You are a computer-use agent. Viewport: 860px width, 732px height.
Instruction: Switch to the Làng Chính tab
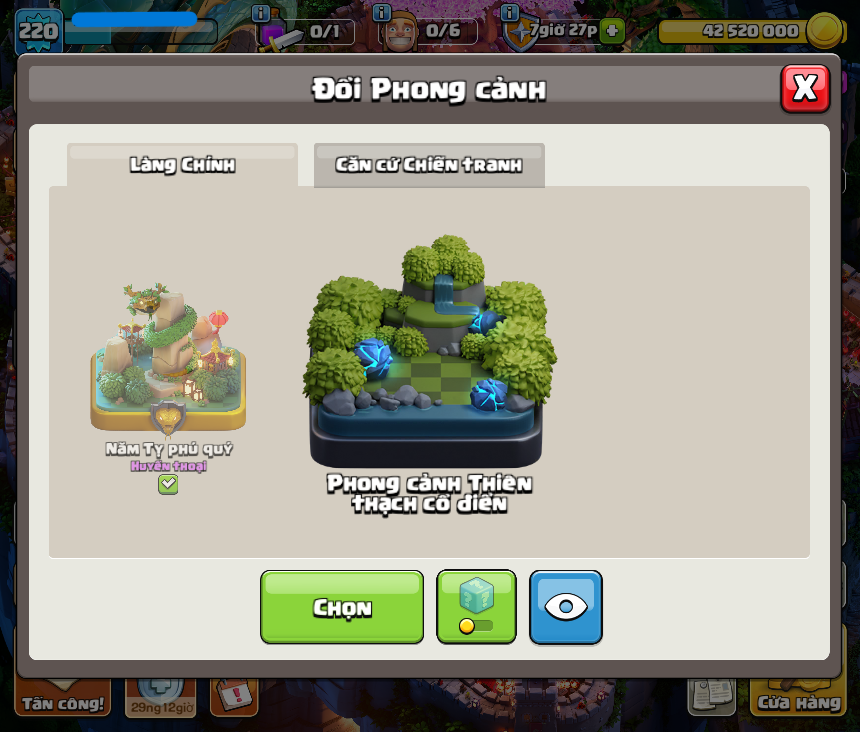pyautogui.click(x=182, y=165)
